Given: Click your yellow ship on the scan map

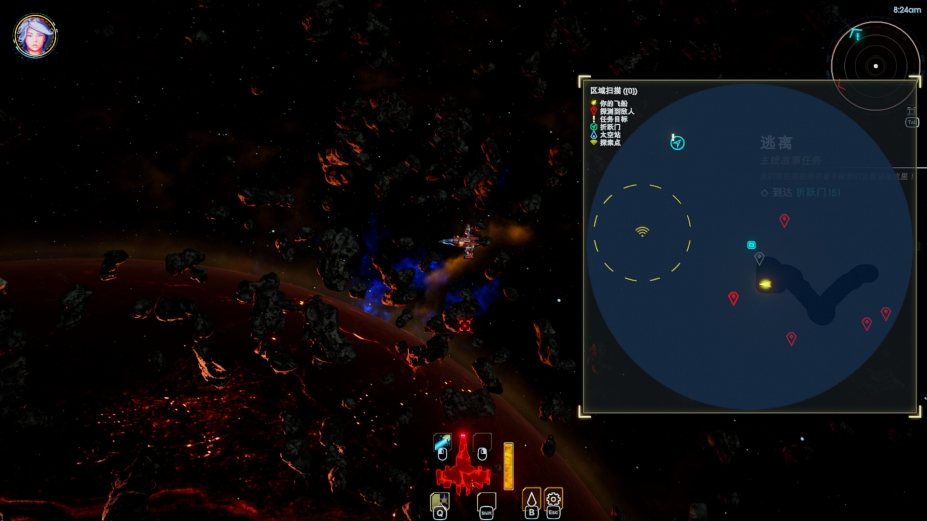Looking at the screenshot, I should [765, 285].
